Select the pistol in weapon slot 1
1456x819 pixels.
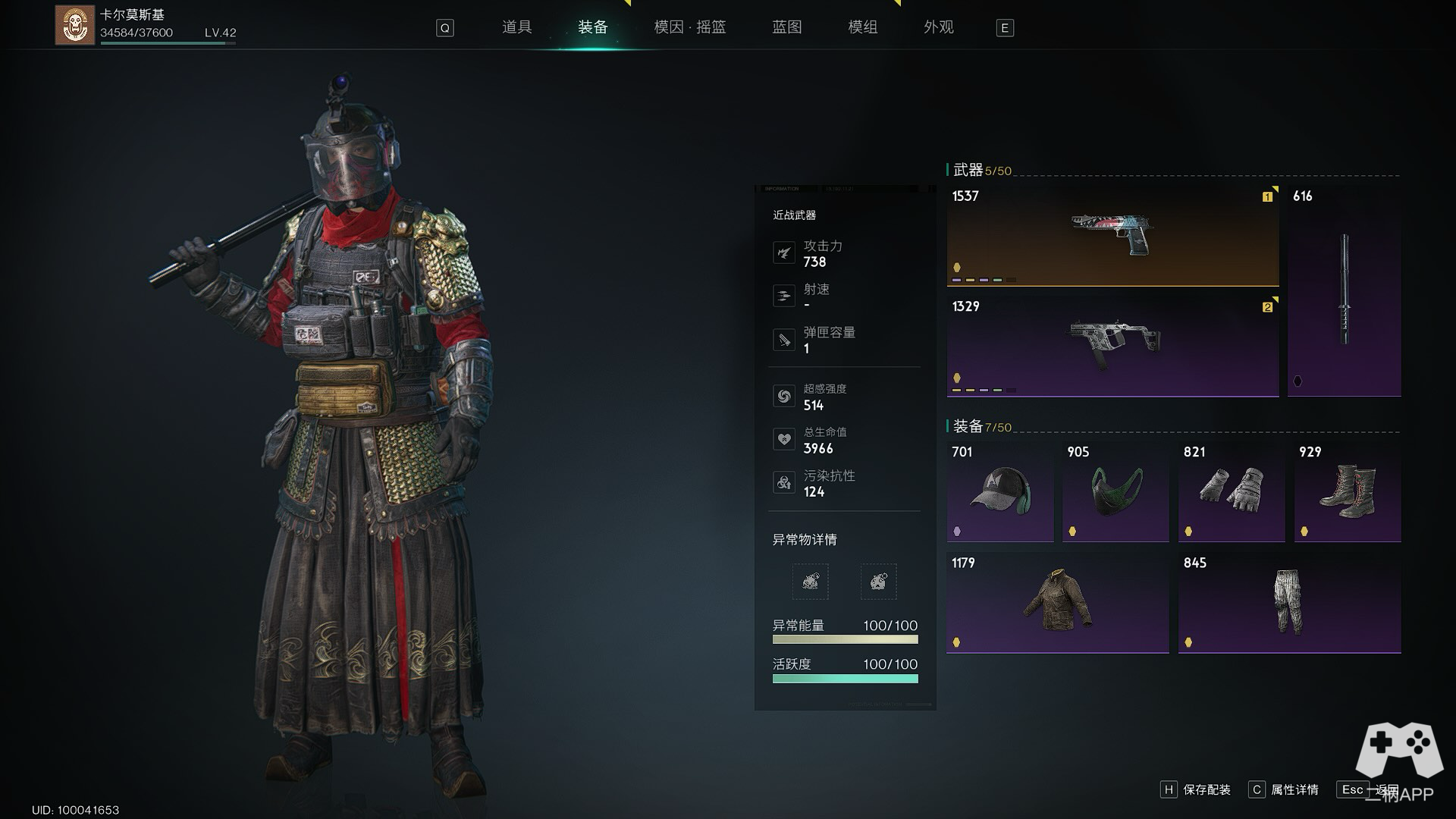pyautogui.click(x=1112, y=235)
